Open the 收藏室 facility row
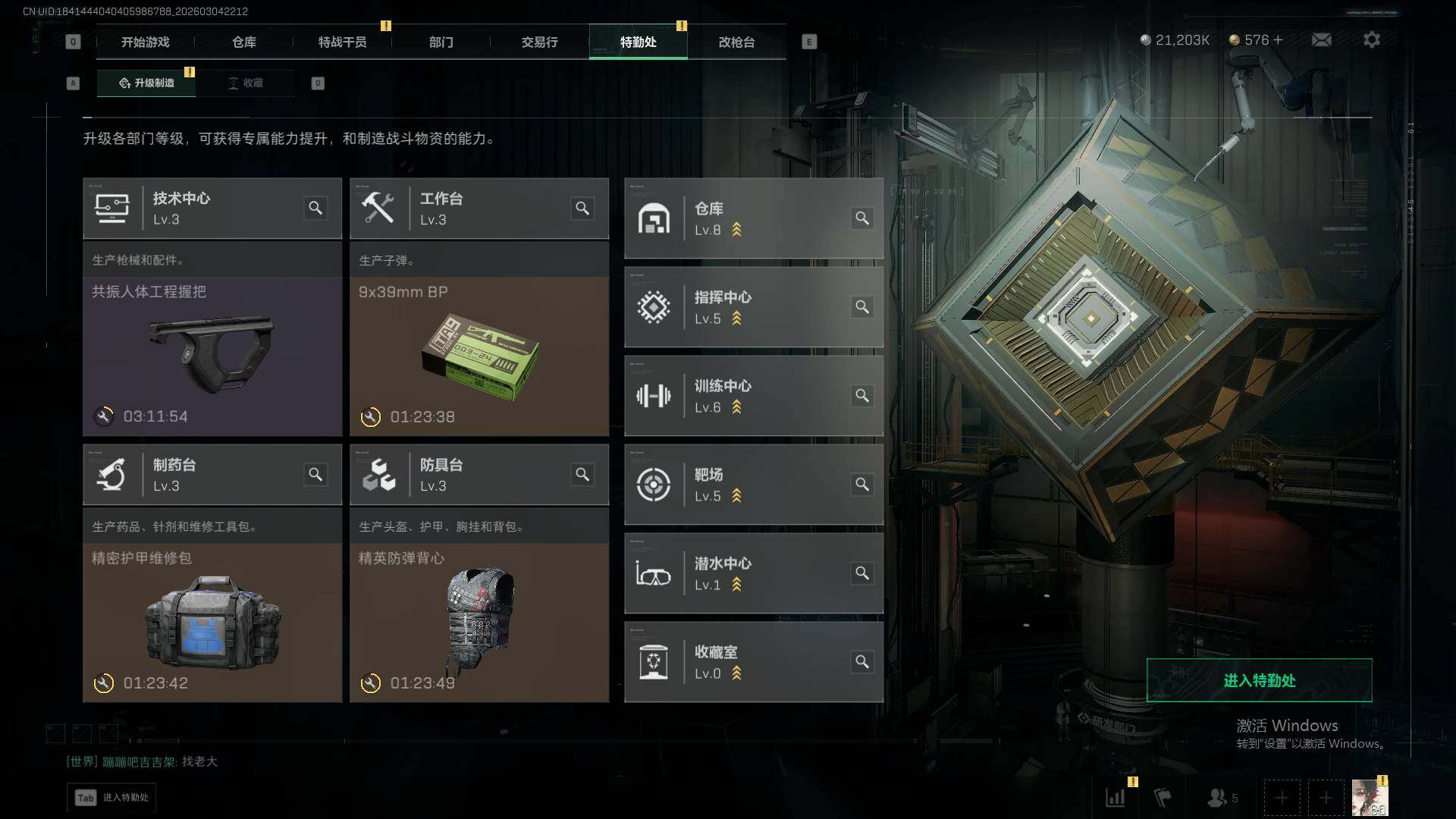The width and height of the screenshot is (1456, 819). [x=753, y=662]
